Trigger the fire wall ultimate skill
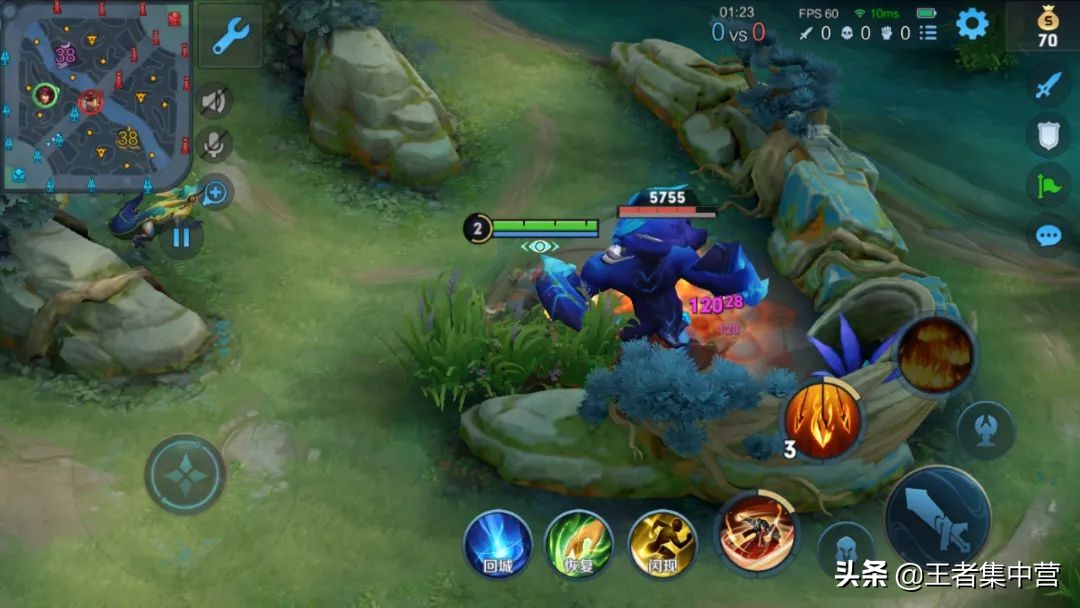This screenshot has height=608, width=1080. pos(935,353)
